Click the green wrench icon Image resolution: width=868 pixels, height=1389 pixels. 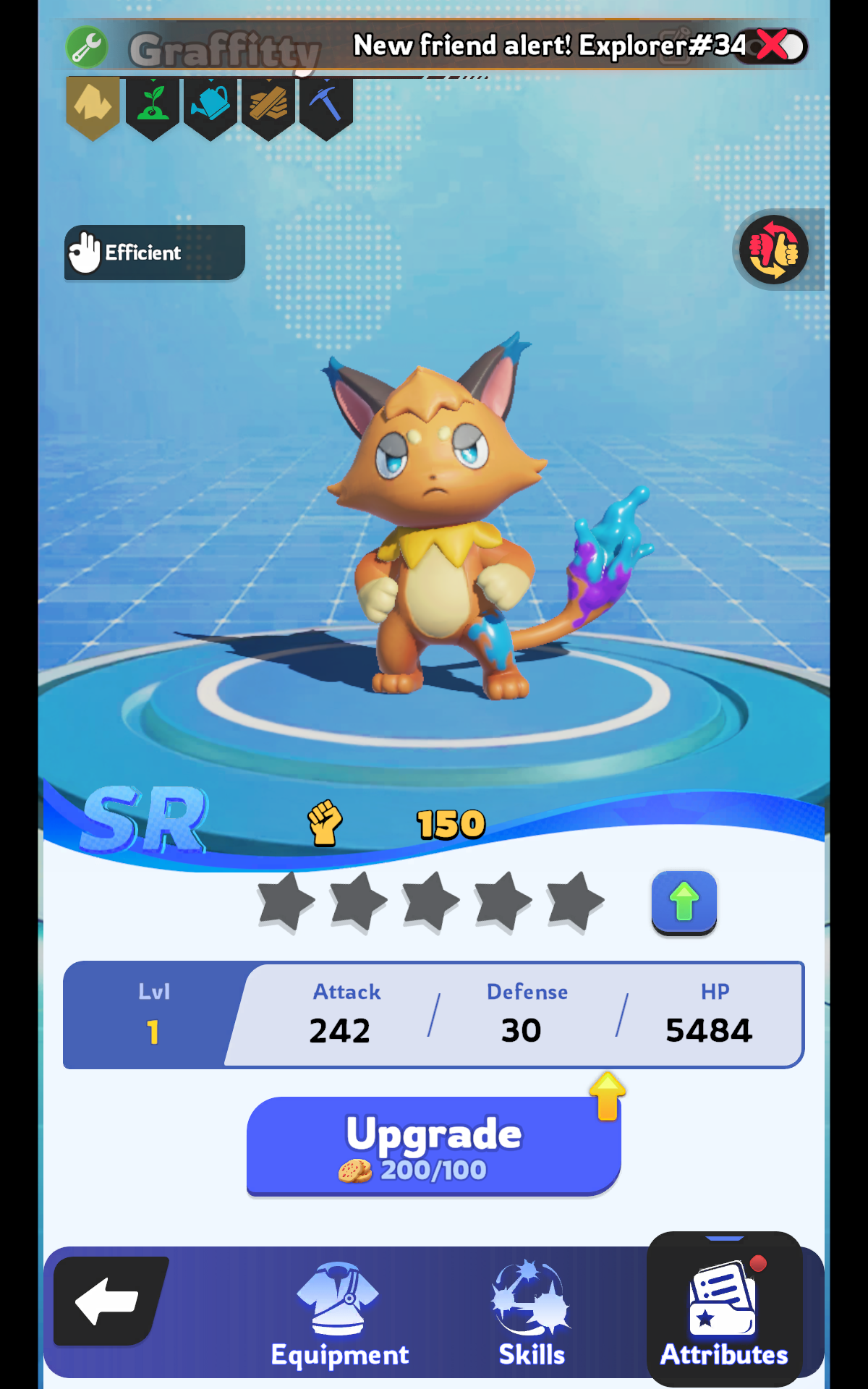[x=87, y=48]
